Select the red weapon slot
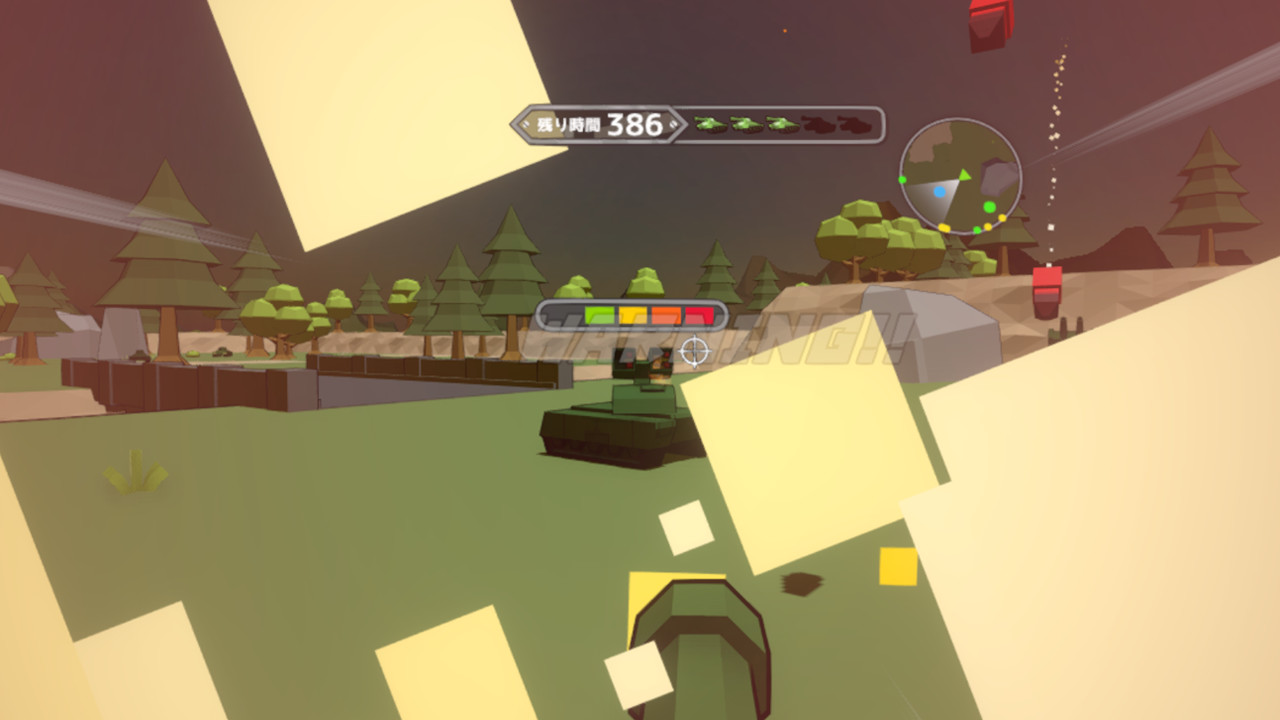The image size is (1280, 720). (699, 315)
